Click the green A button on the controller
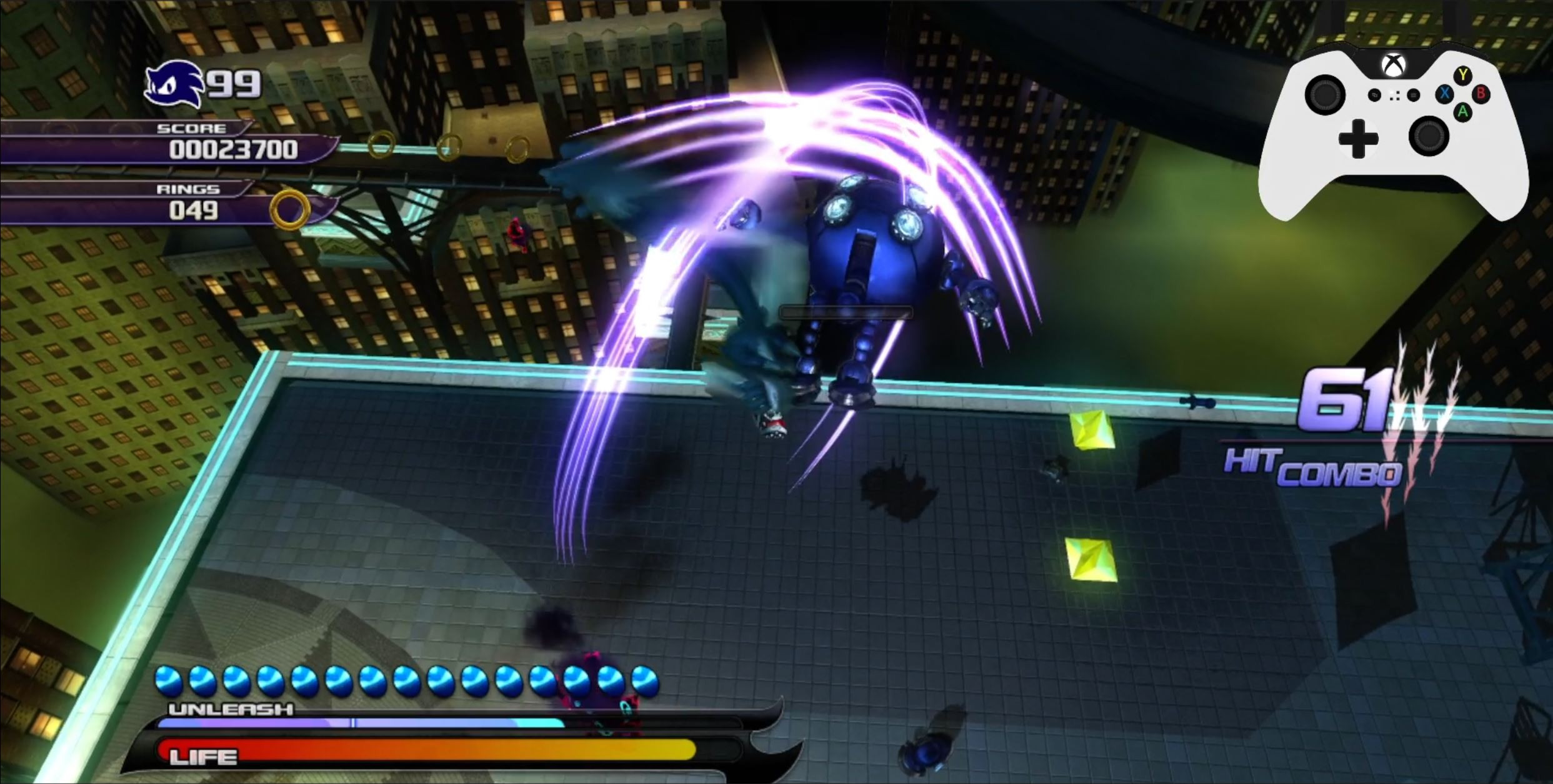The height and width of the screenshot is (784, 1553). 1463,113
